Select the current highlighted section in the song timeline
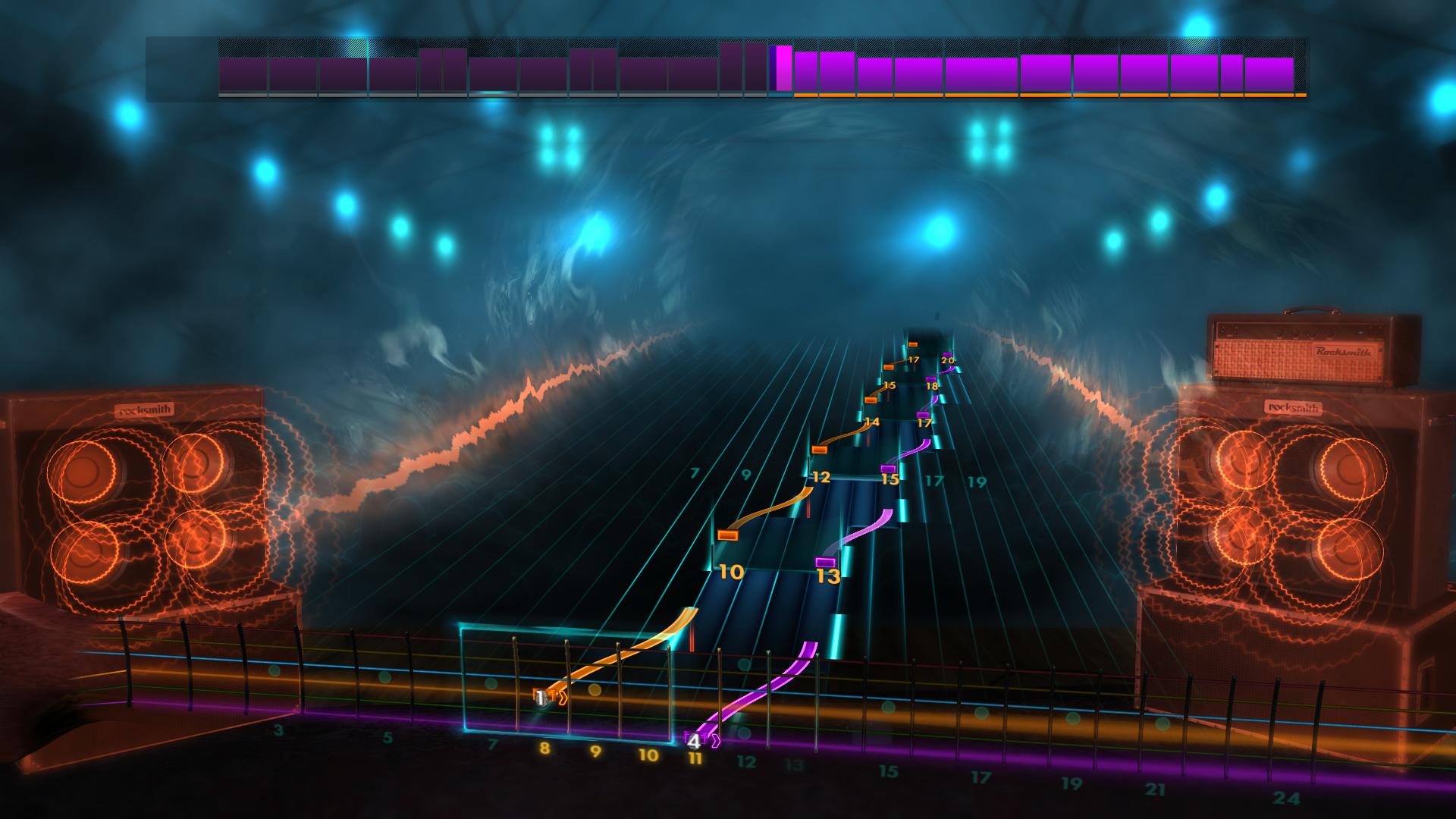1456x819 pixels. pos(781,68)
